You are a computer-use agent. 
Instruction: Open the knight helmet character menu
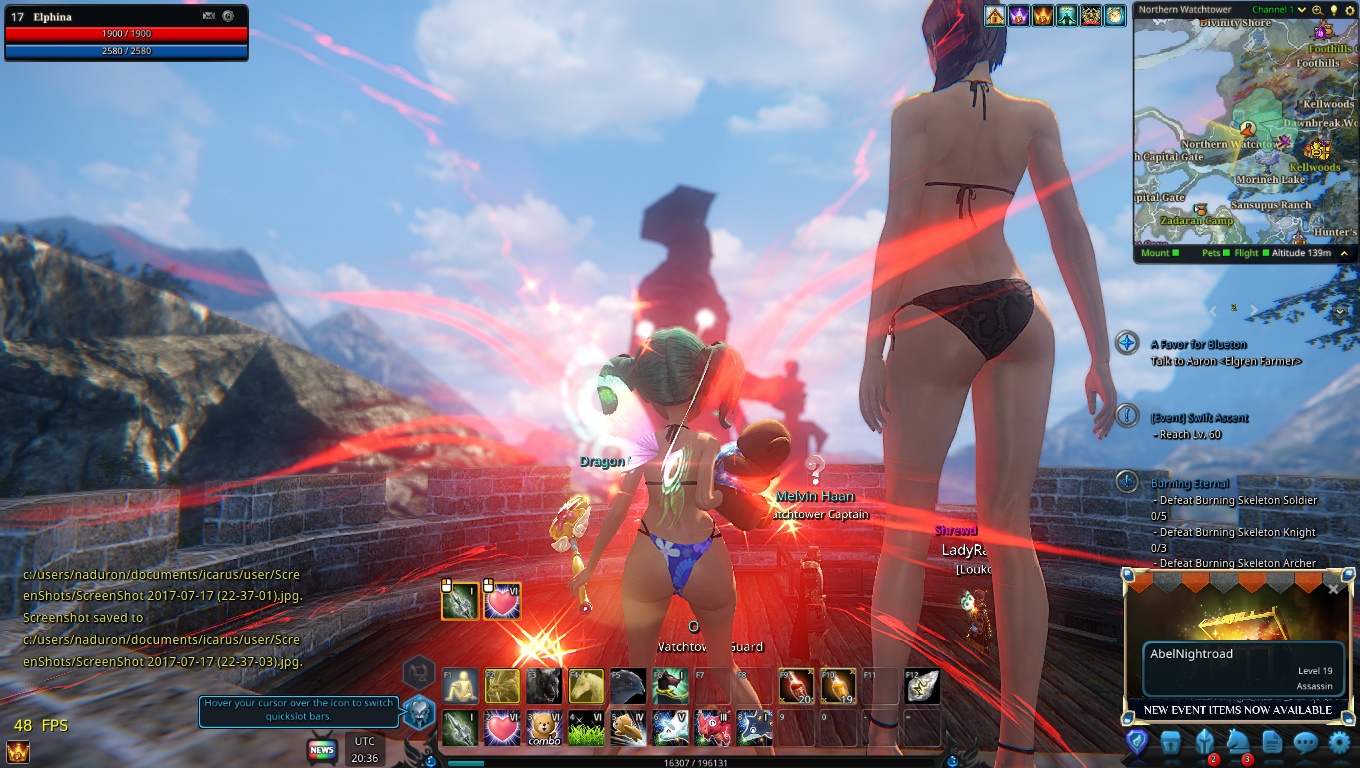click(1204, 742)
